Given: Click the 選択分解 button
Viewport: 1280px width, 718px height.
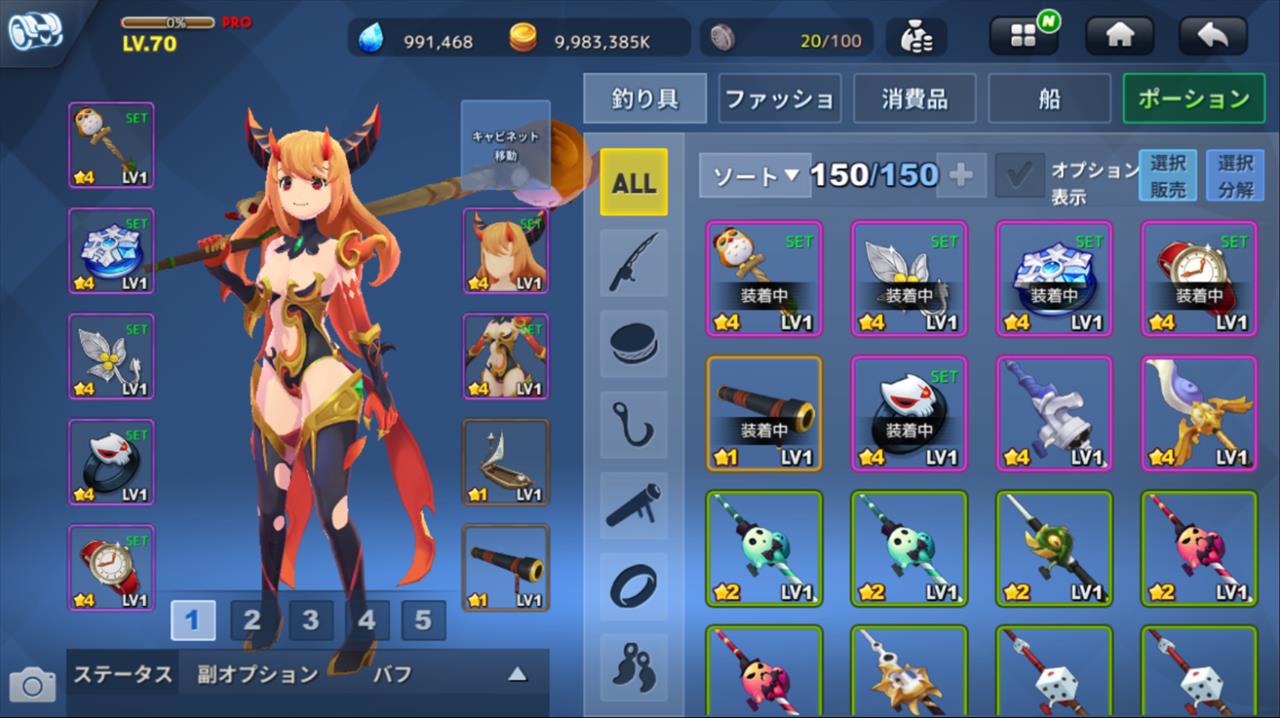Looking at the screenshot, I should click(1235, 176).
